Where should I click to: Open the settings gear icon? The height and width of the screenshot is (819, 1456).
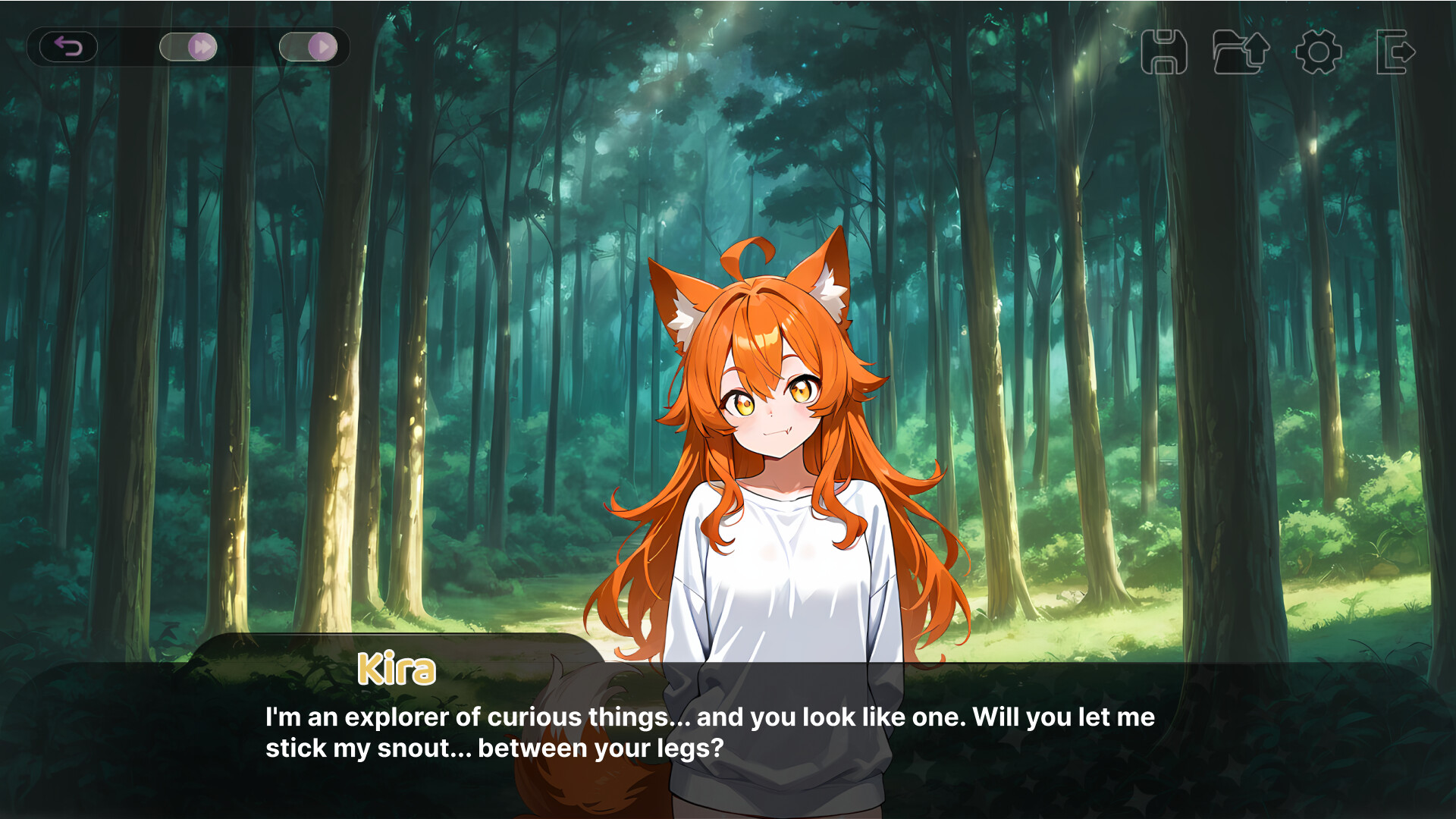point(1318,52)
